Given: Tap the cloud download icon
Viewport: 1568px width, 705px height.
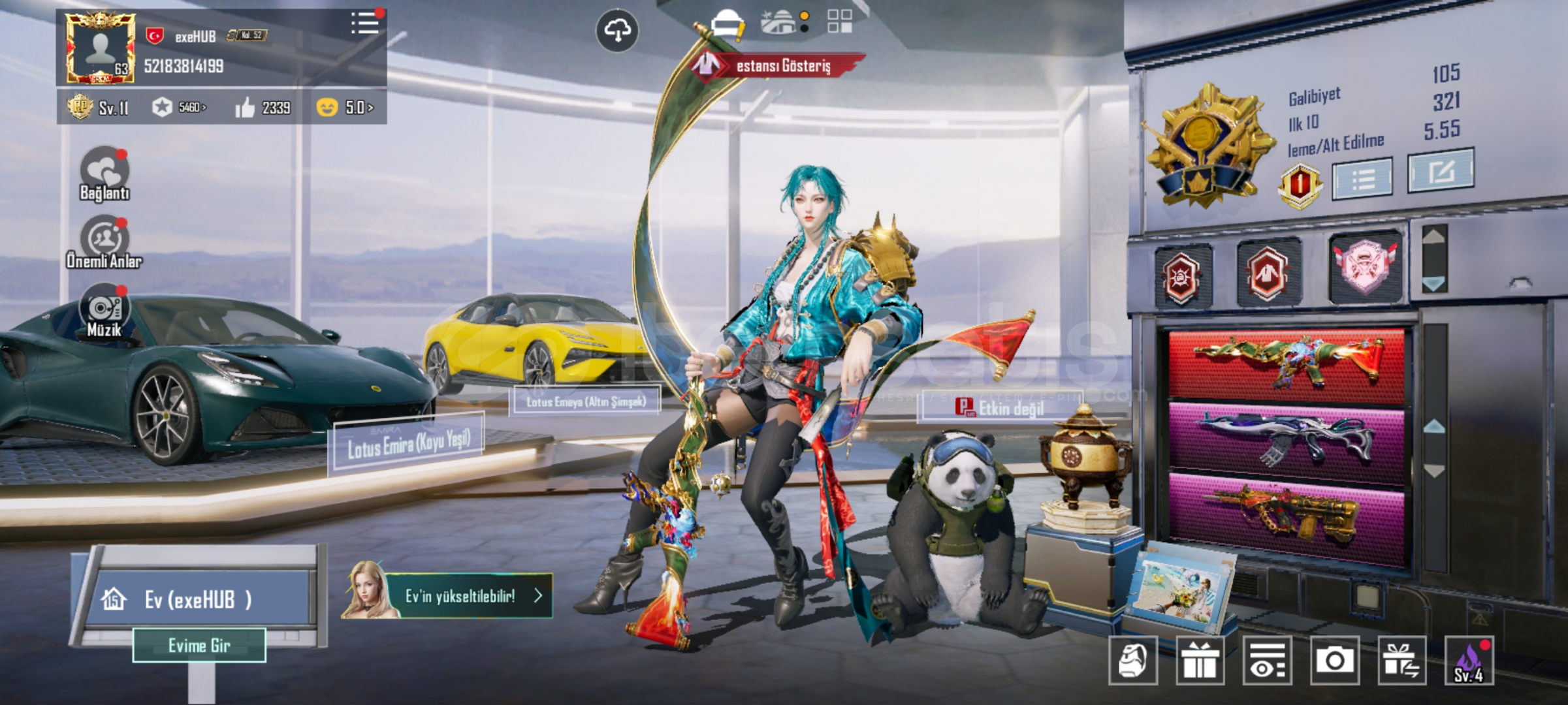Looking at the screenshot, I should point(617,30).
